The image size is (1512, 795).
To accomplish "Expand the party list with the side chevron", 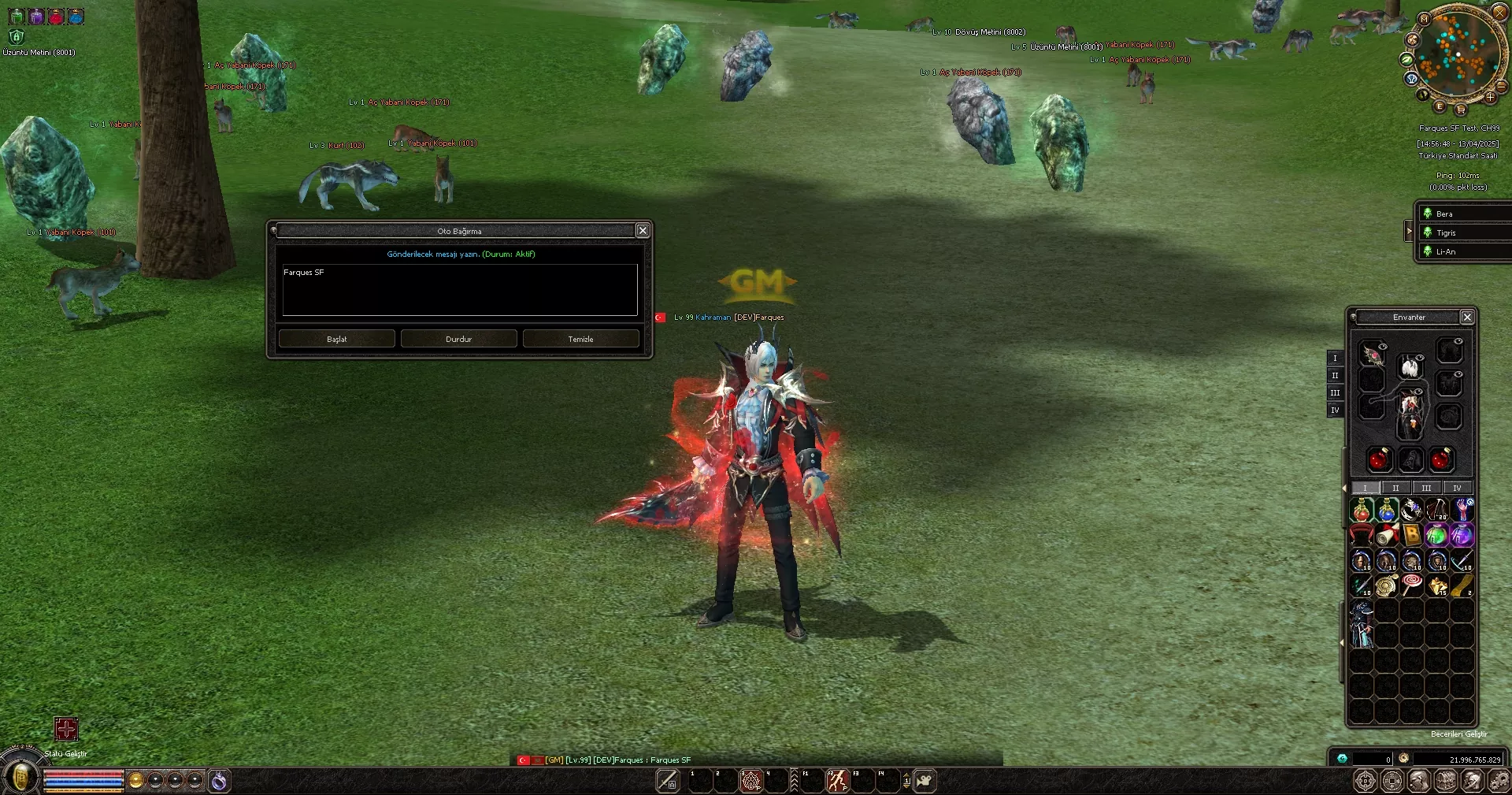I will coord(1409,232).
